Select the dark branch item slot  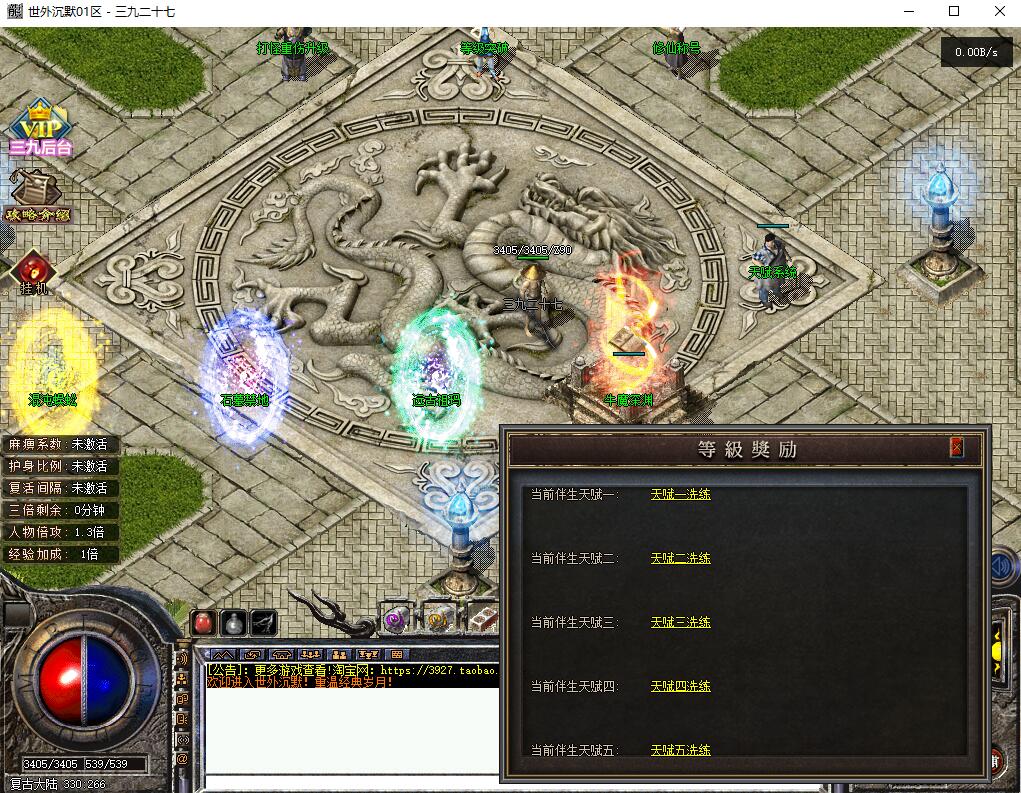[x=263, y=622]
